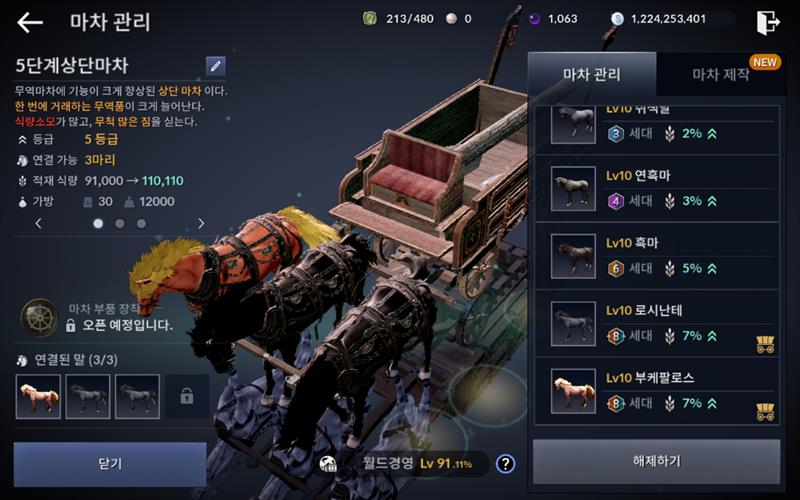This screenshot has height=500, width=800.
Task: Close the screen with 닫기 button
Action: tap(110, 464)
